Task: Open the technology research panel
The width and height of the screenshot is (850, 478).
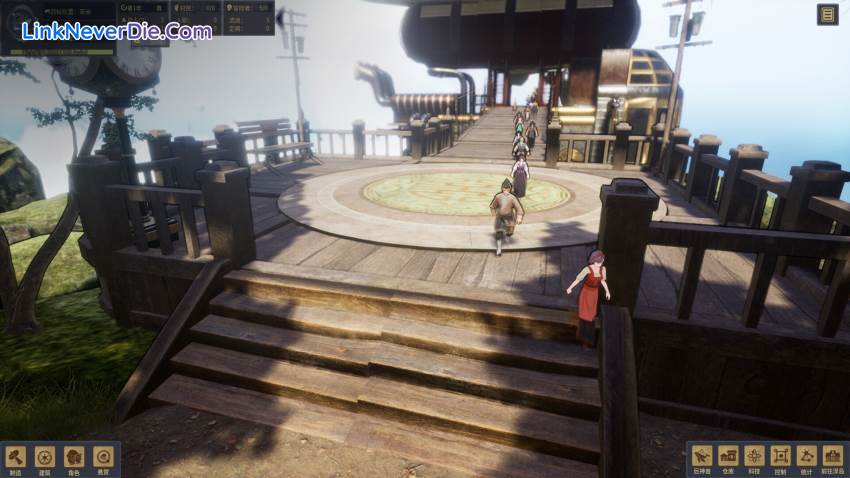Action: tap(754, 457)
